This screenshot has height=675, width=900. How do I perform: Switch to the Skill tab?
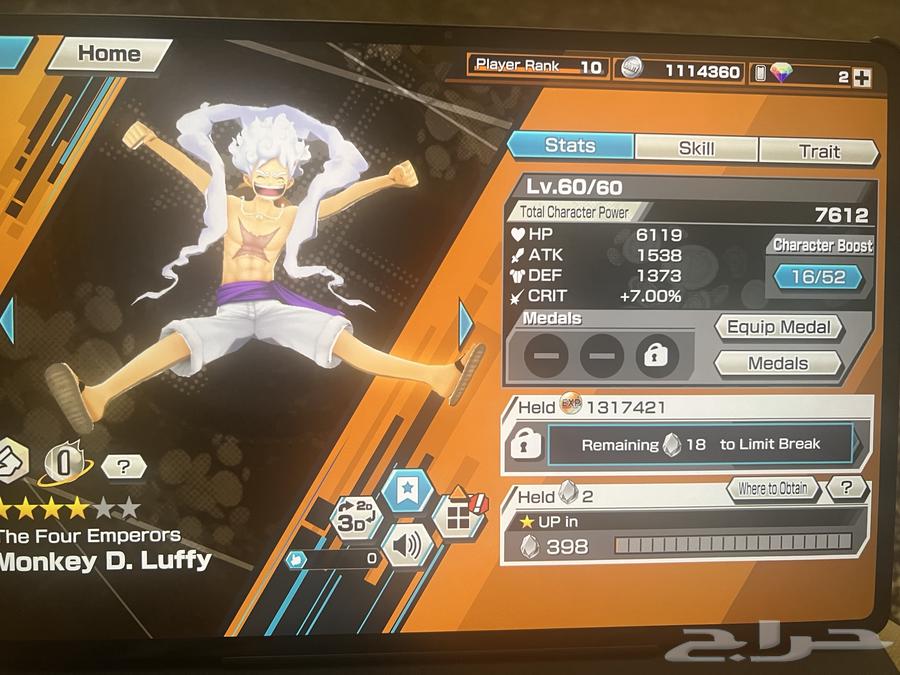[696, 149]
